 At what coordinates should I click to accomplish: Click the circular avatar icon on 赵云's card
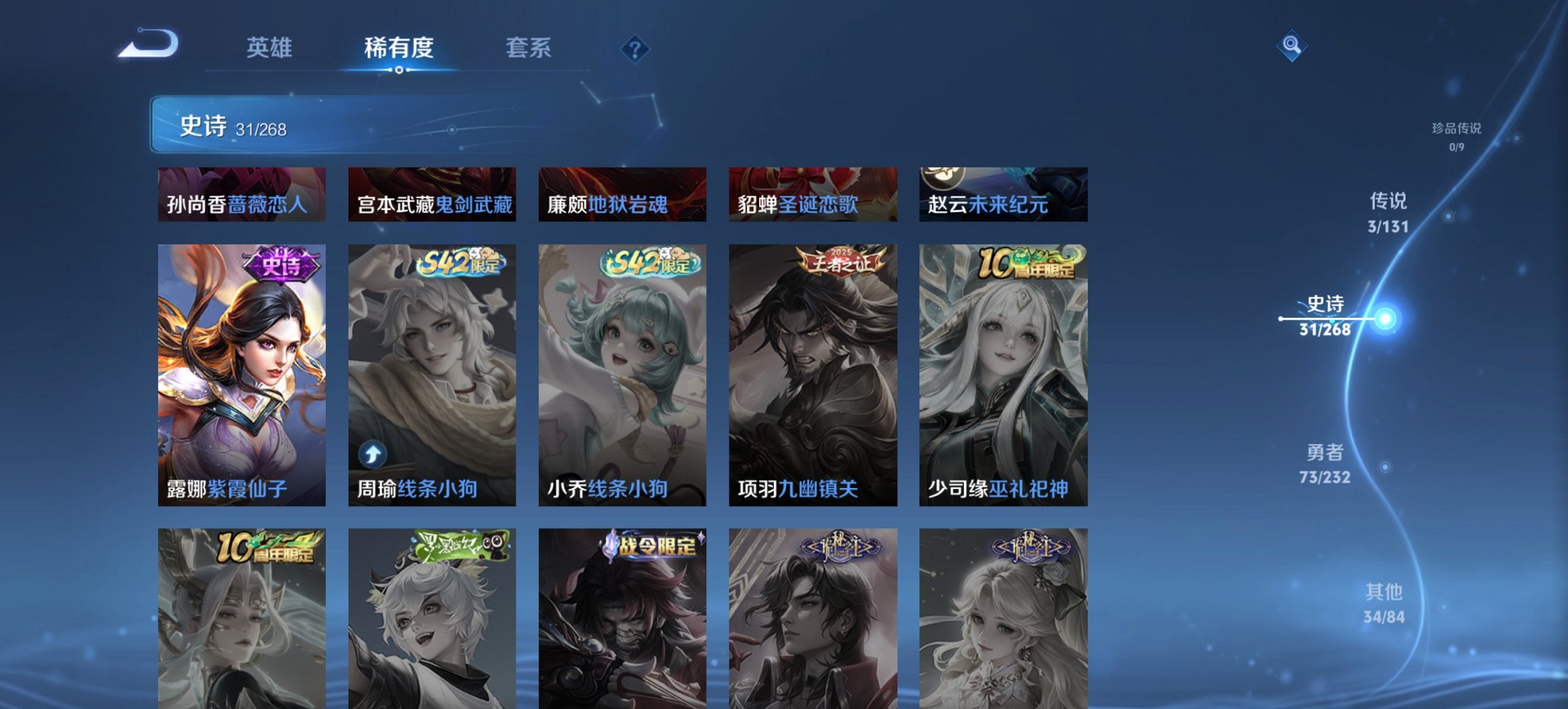point(942,179)
